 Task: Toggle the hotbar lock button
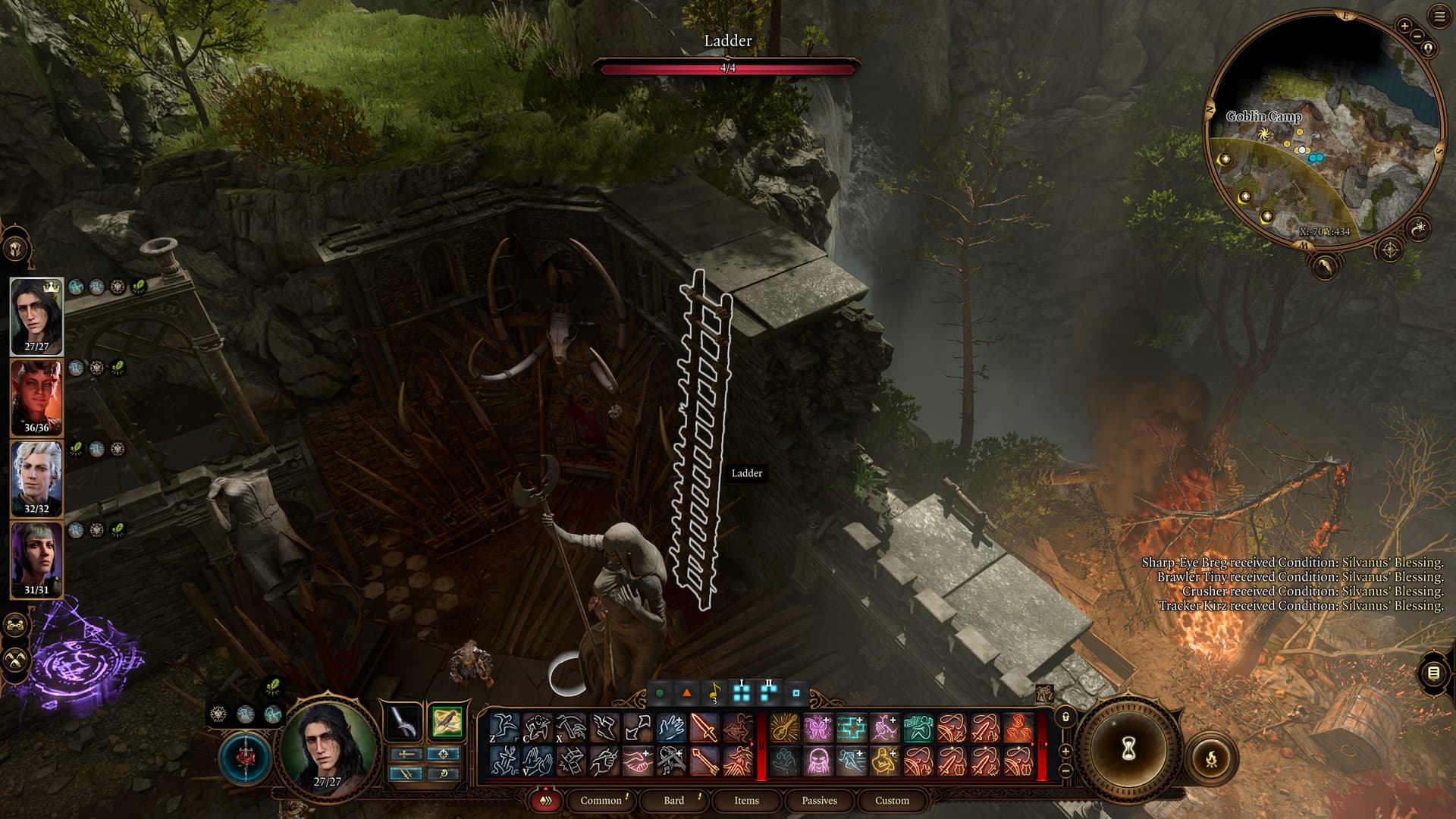[1065, 717]
